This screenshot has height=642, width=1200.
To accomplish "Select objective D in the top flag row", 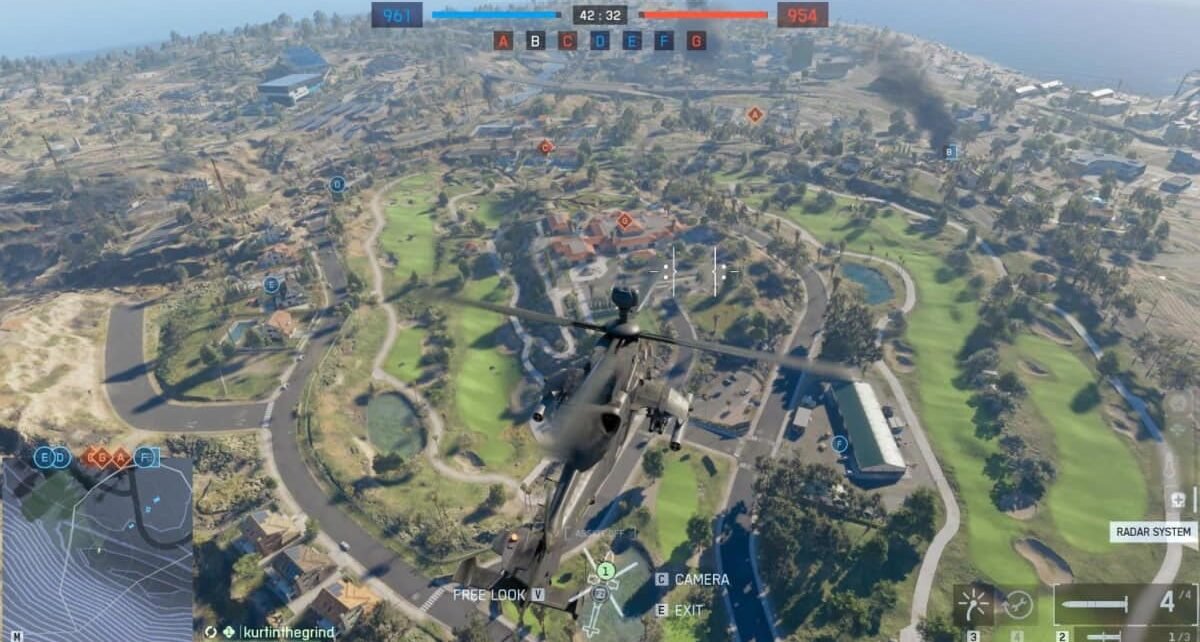I will click(x=600, y=41).
